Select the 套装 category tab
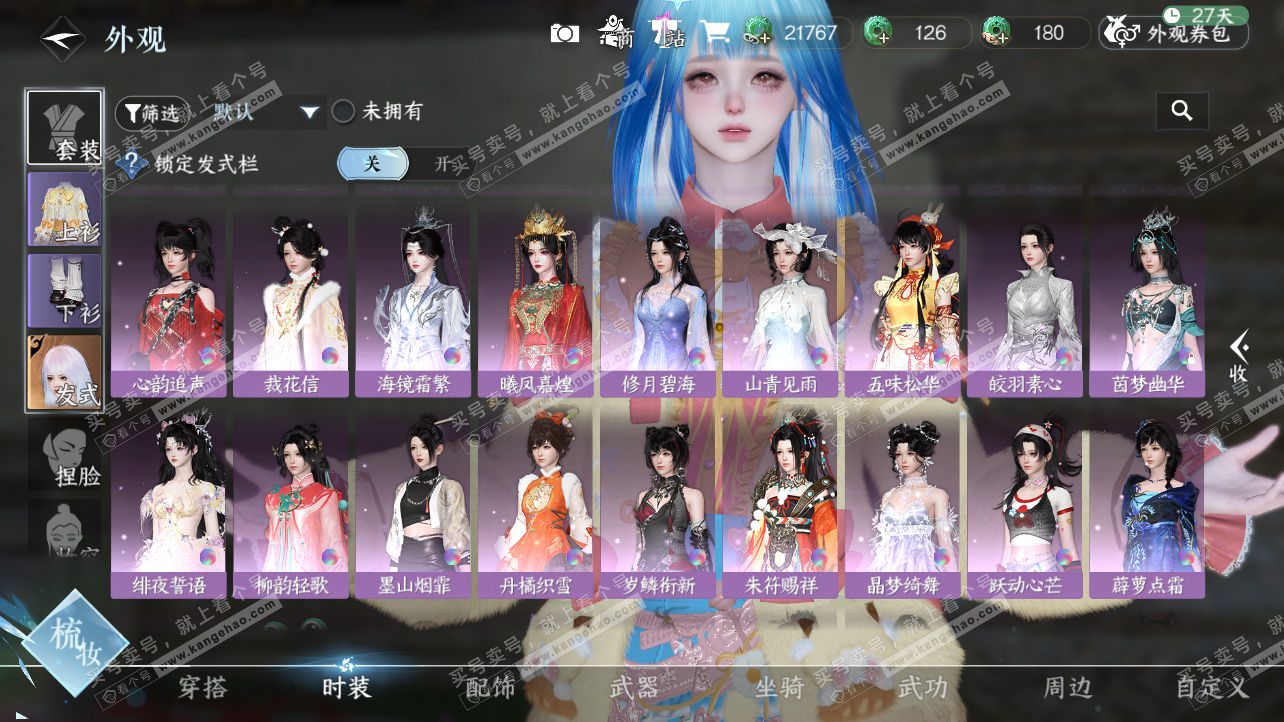 (64, 128)
